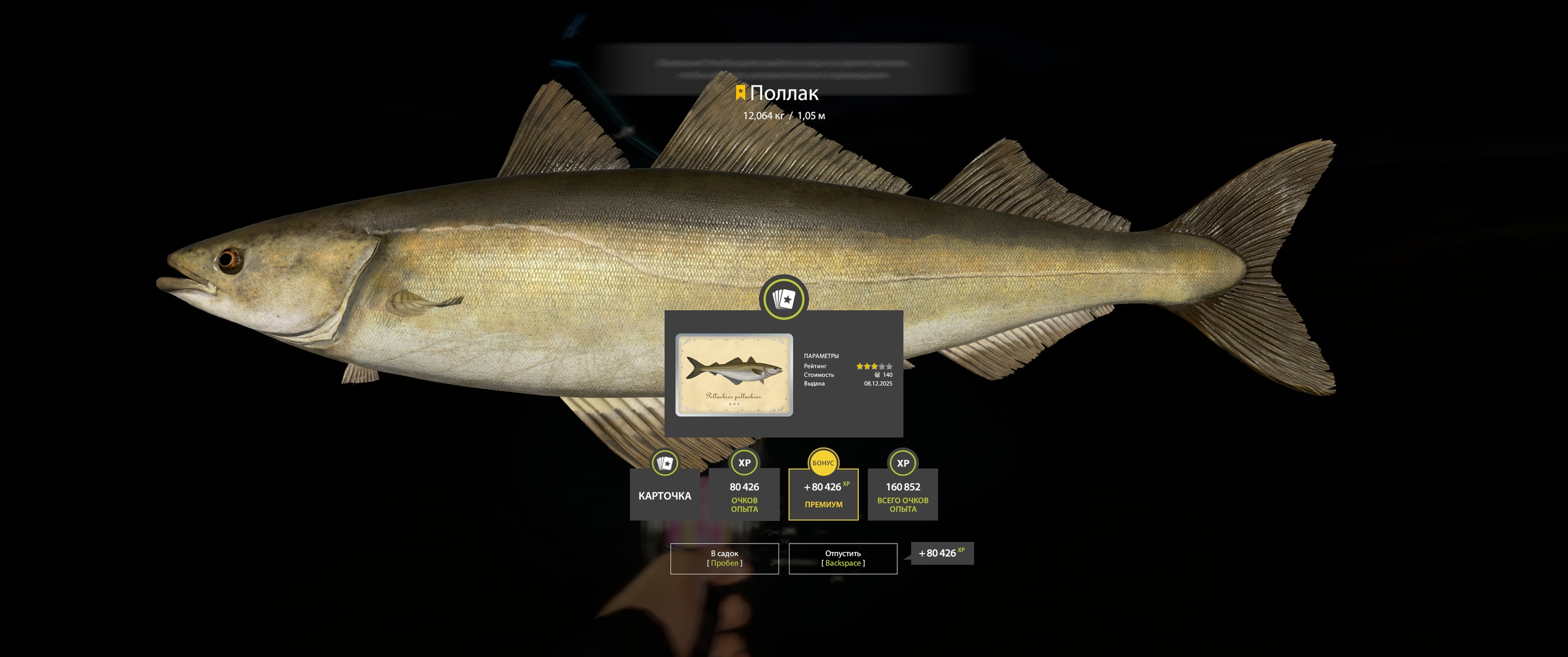Expand the ПАРАМЕТРЫ details panel
The width and height of the screenshot is (1568, 657).
click(x=822, y=355)
